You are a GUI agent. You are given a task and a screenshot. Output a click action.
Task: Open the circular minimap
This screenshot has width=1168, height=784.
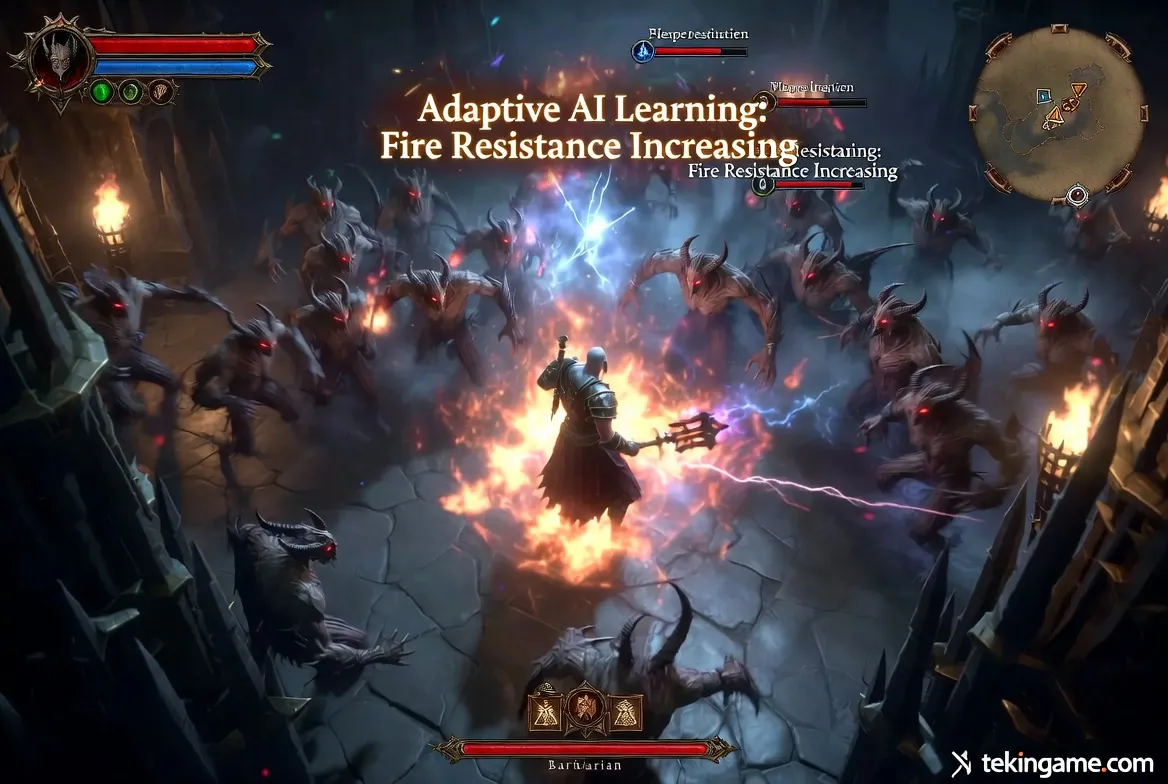[x=1058, y=113]
